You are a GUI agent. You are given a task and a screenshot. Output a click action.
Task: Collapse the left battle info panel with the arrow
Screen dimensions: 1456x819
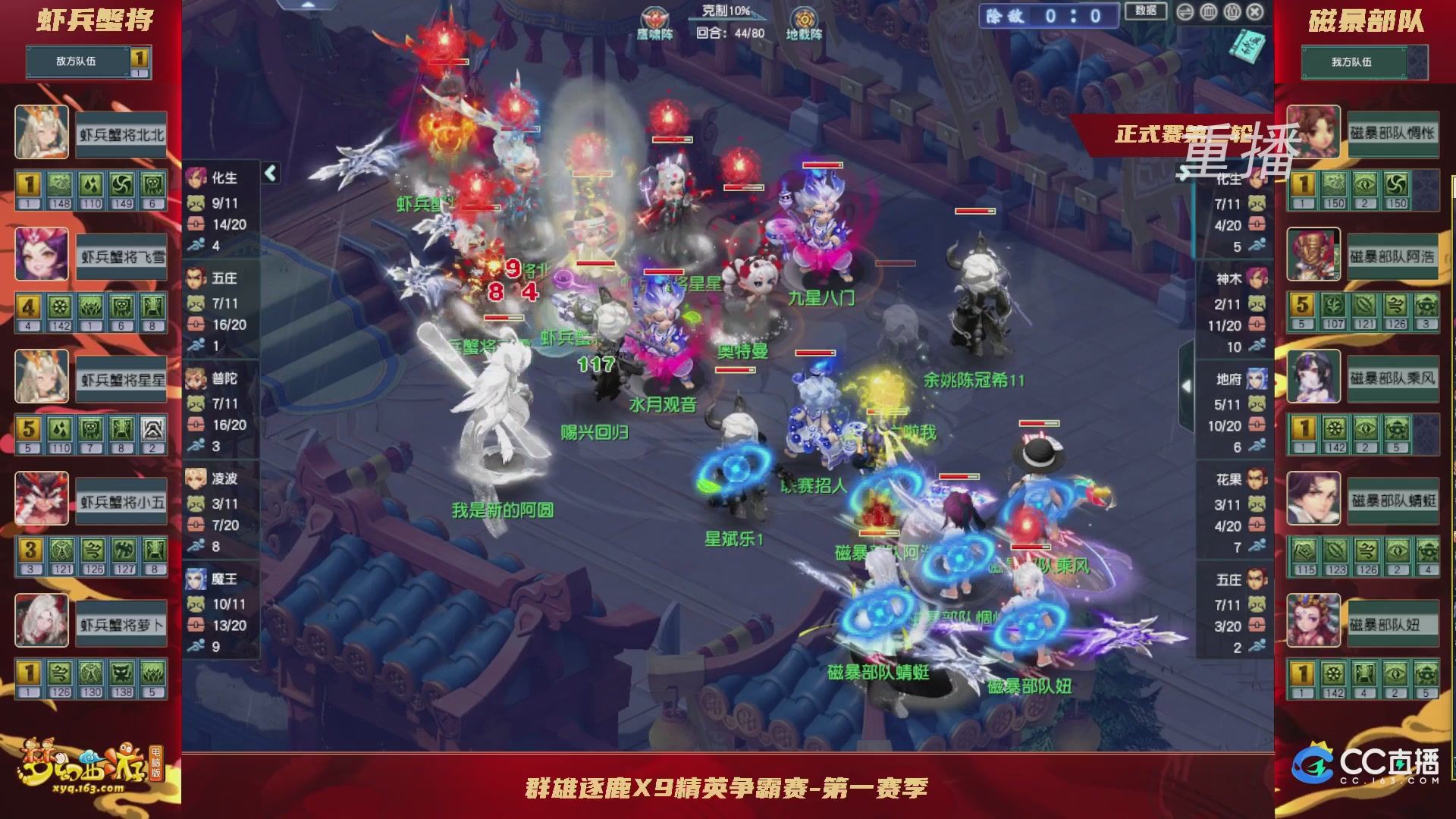pos(269,172)
